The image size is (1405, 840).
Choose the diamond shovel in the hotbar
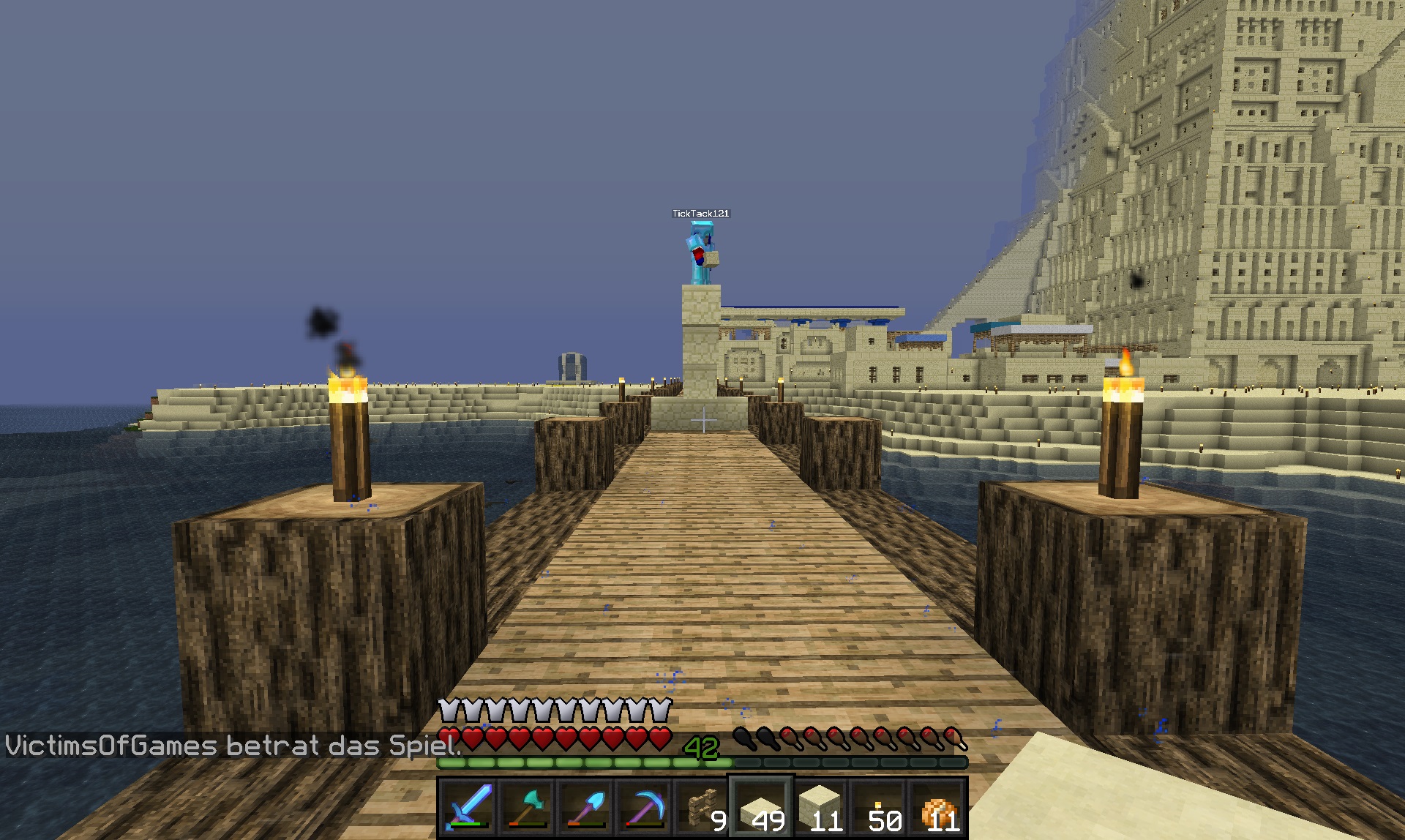[585, 807]
